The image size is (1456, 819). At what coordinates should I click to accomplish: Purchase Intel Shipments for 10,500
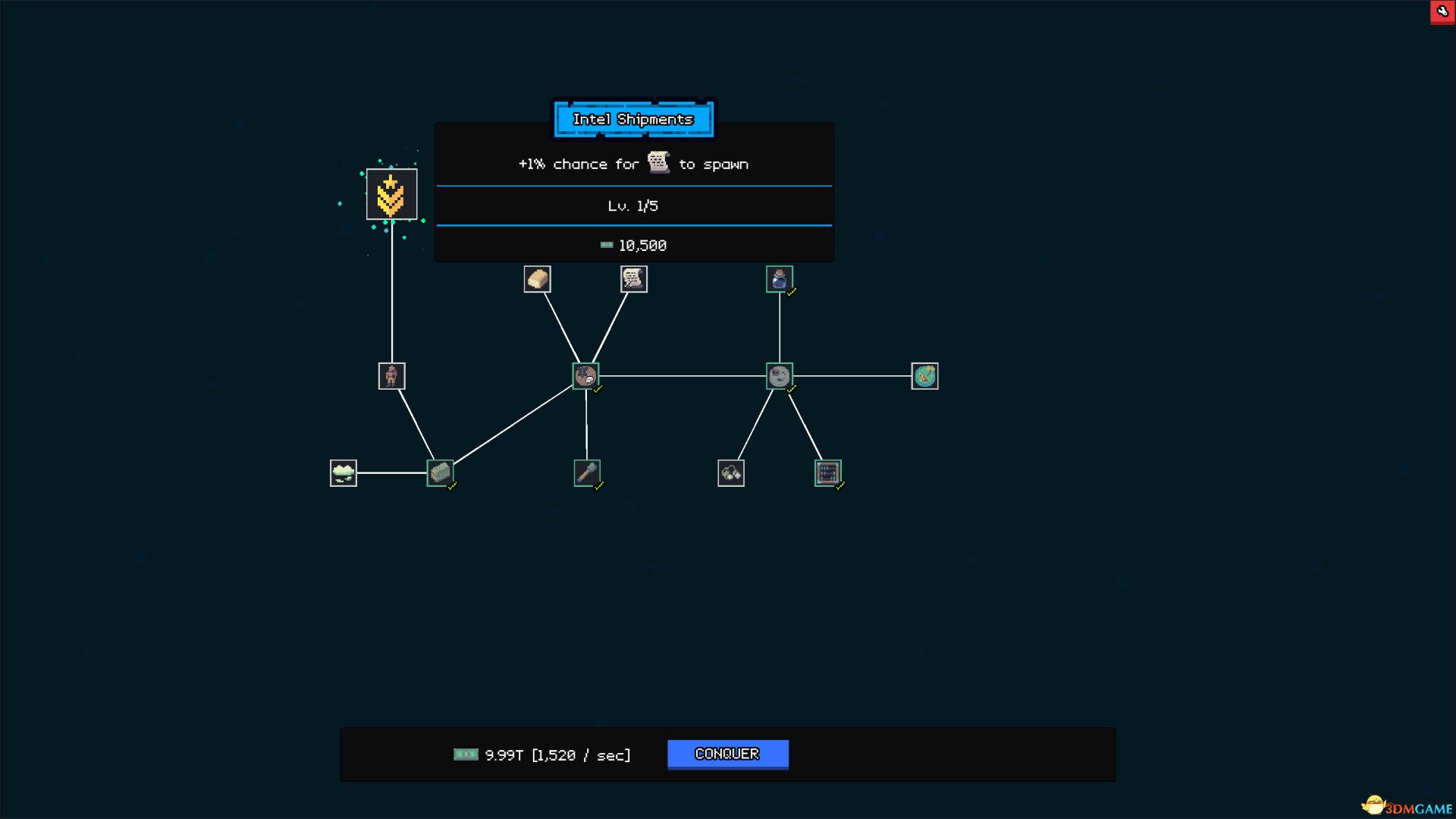click(633, 244)
